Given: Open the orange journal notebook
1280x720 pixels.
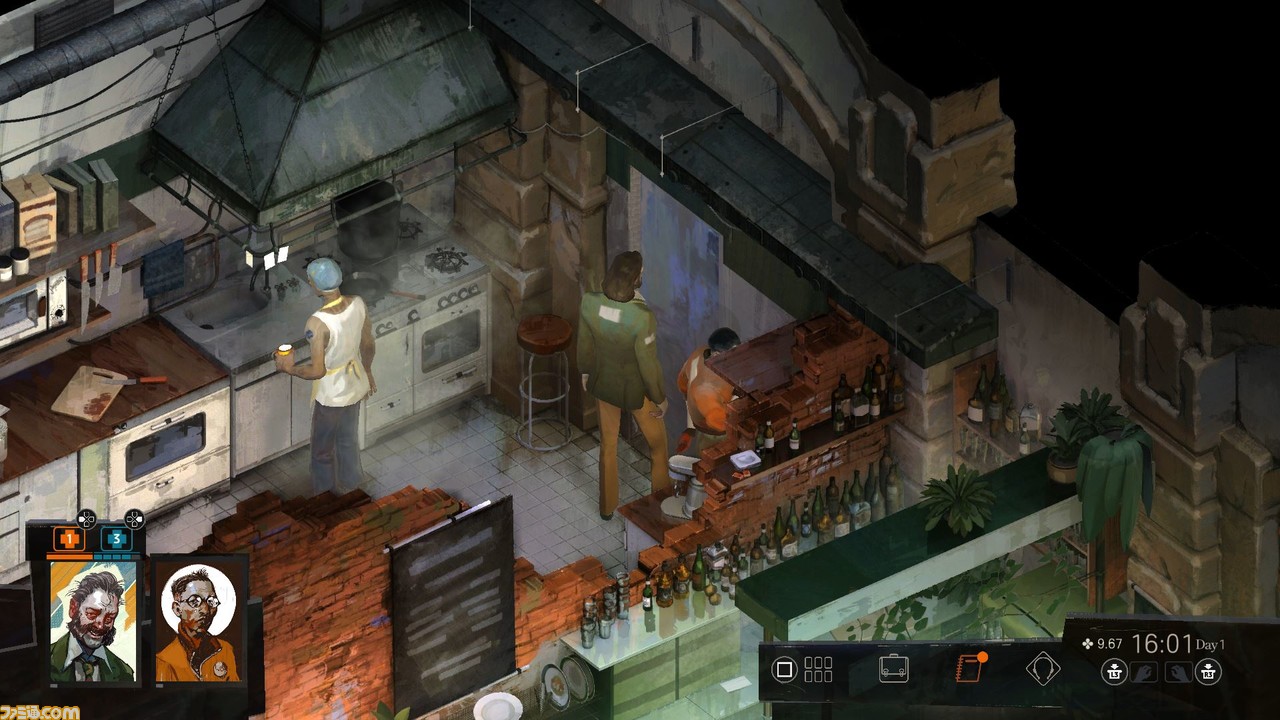Looking at the screenshot, I should (x=969, y=668).
